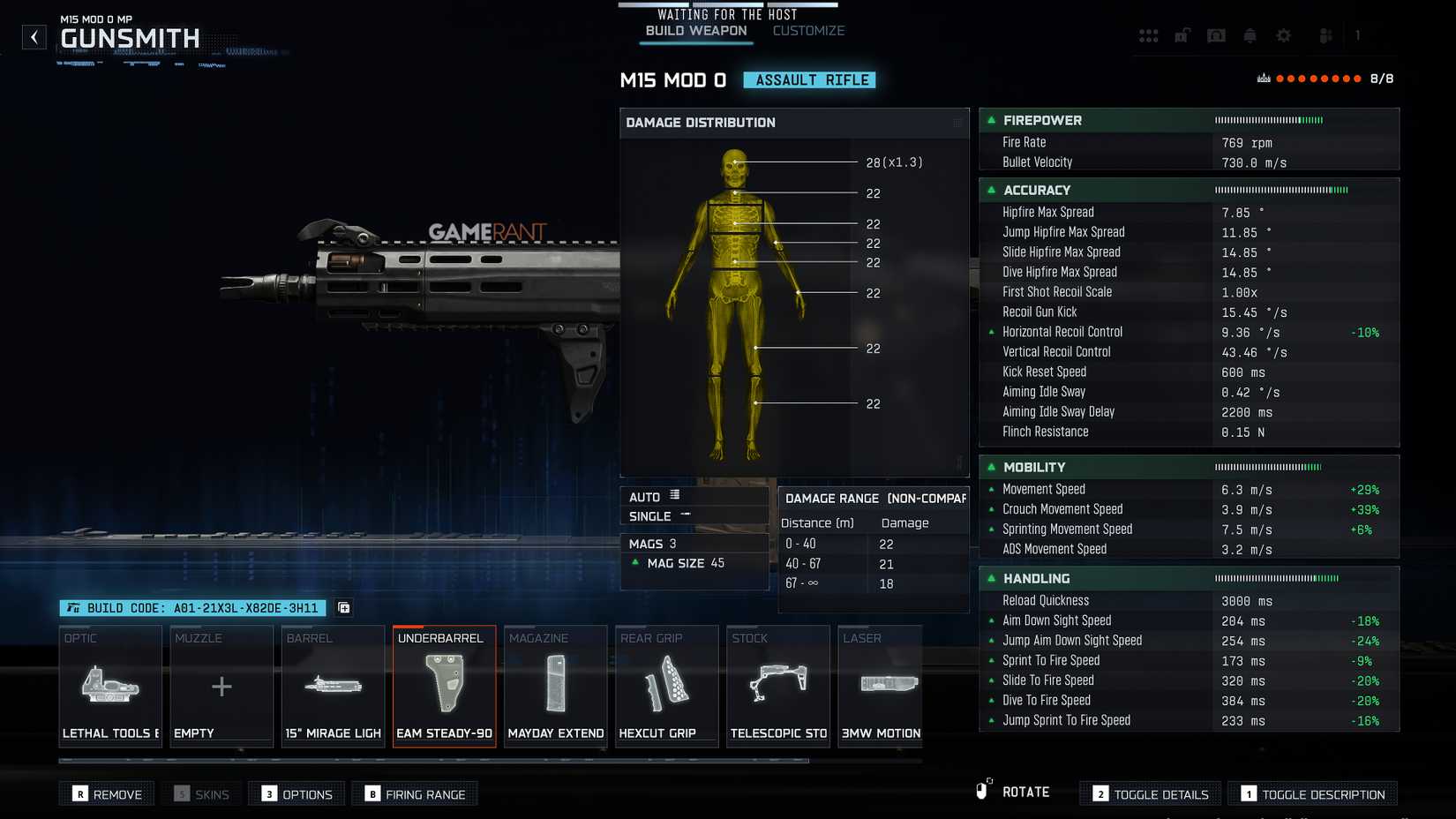Image resolution: width=1456 pixels, height=819 pixels.
Task: Select the Telescopic stock attachment
Action: point(777,687)
